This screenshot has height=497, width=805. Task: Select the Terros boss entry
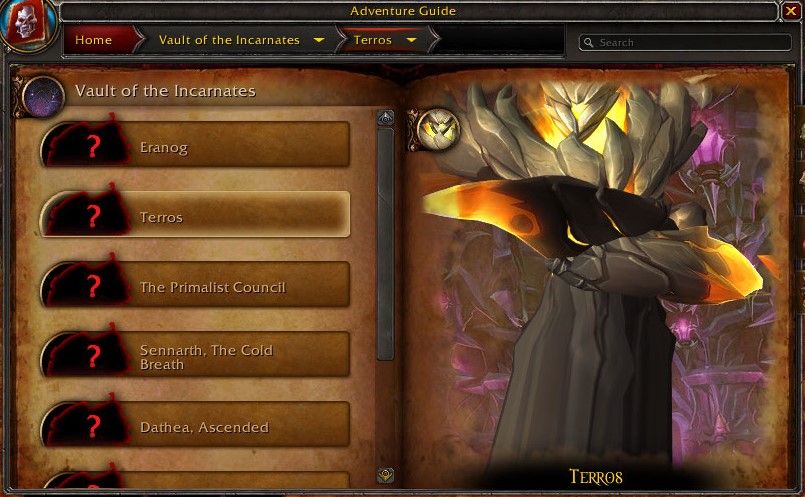point(195,217)
